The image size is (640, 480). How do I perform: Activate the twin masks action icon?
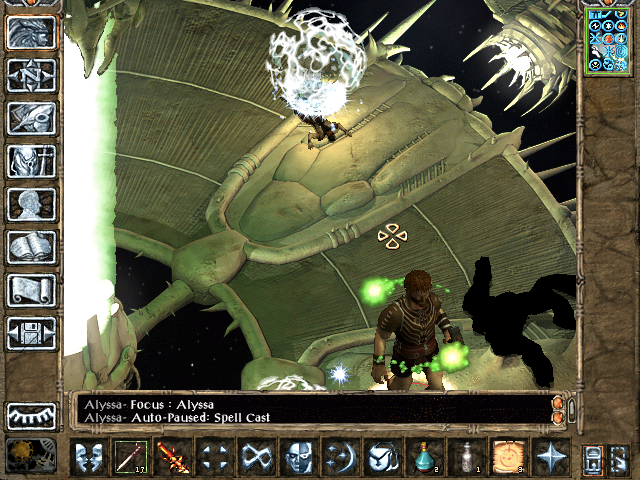pyautogui.click(x=89, y=457)
